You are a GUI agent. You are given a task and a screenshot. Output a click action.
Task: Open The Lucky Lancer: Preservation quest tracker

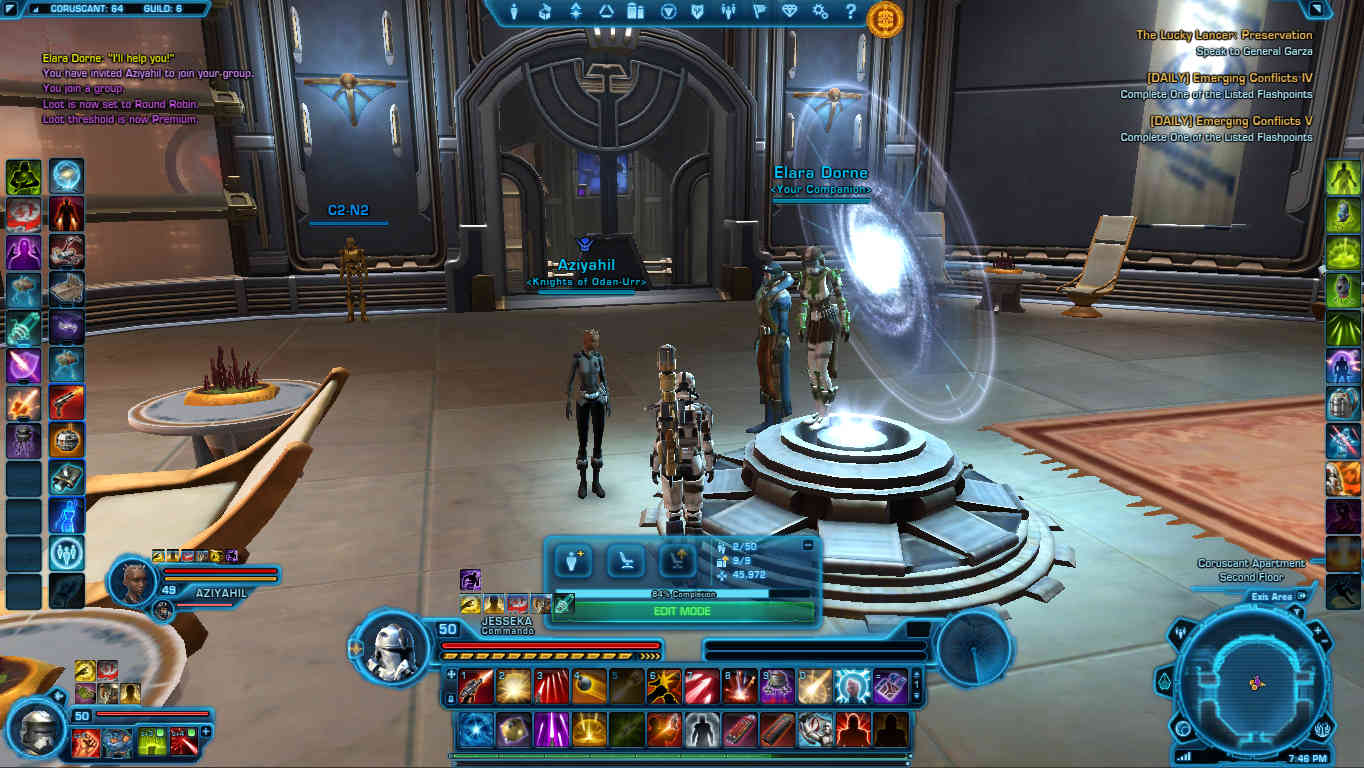click(x=1223, y=35)
